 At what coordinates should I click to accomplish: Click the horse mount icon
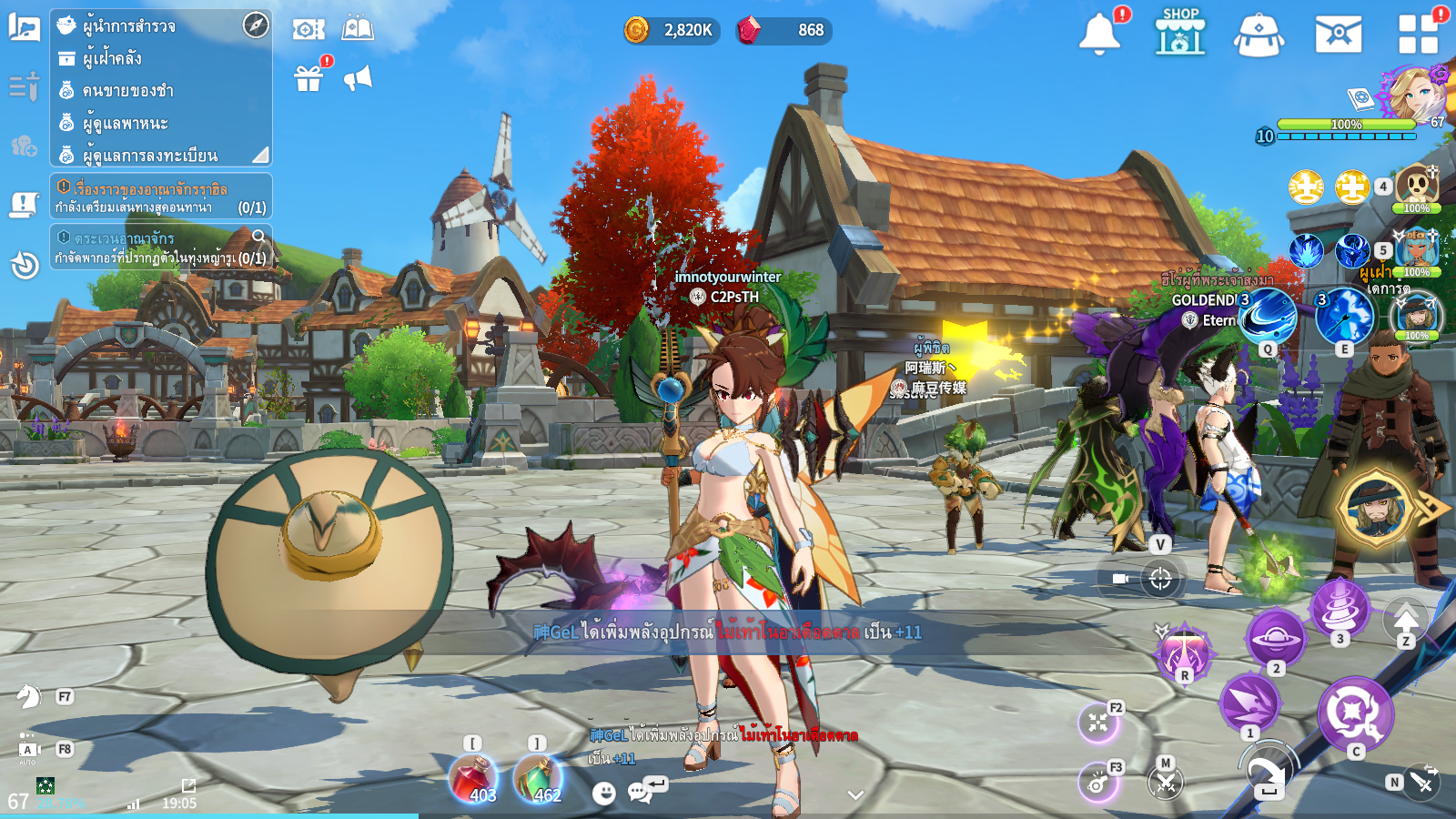coord(29,697)
